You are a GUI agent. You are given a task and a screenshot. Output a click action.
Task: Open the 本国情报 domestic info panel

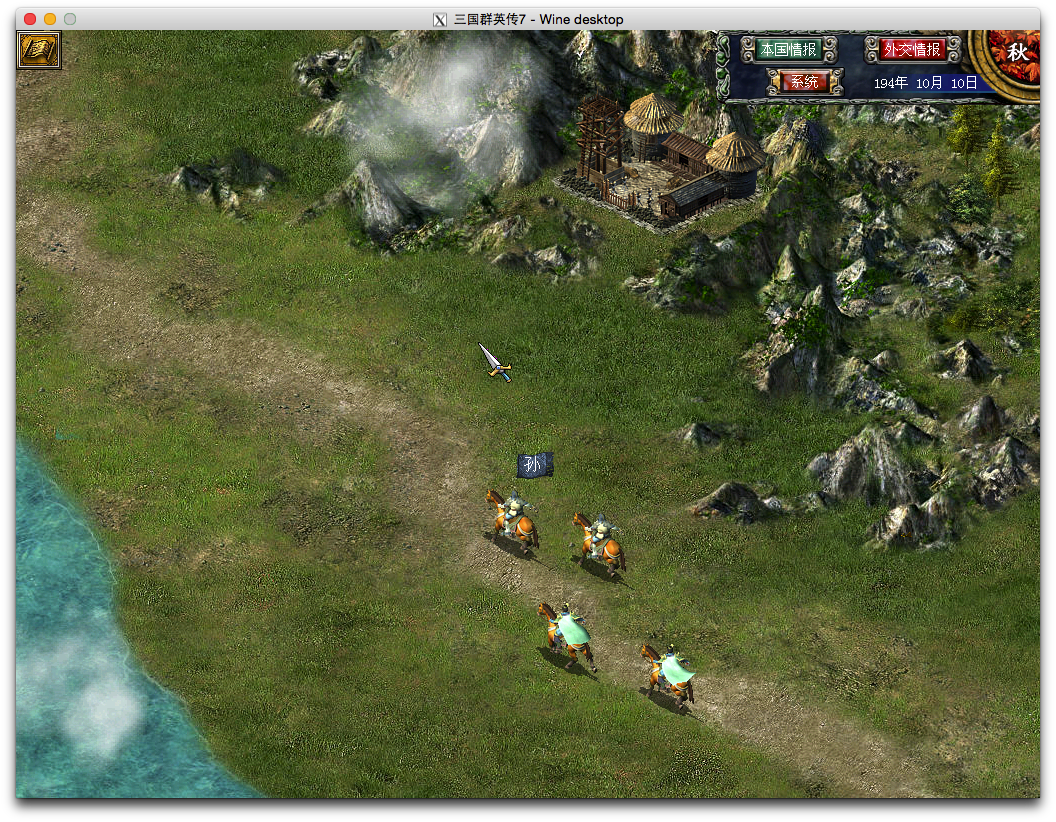(788, 49)
